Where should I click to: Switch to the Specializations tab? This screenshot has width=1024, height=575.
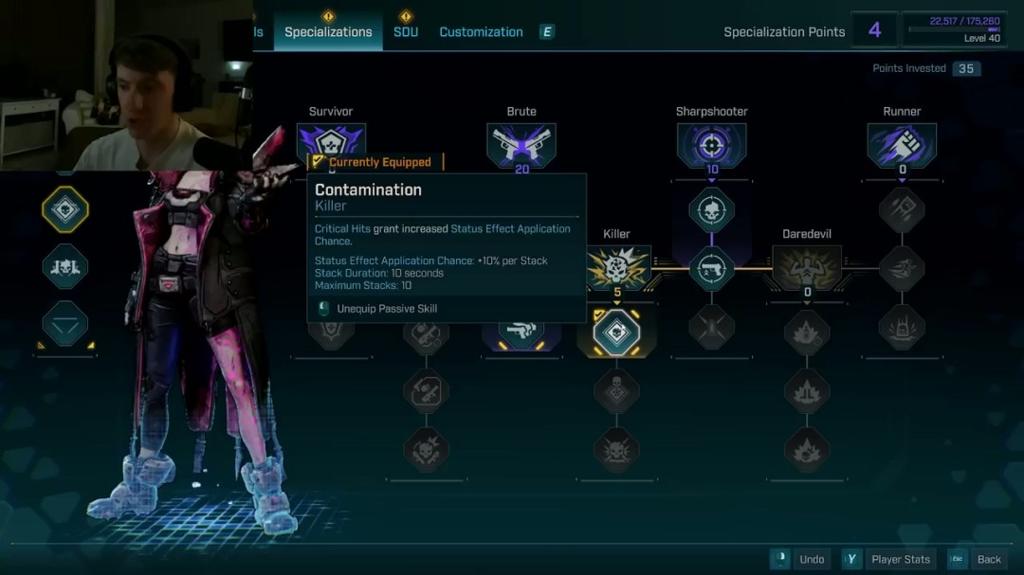click(328, 32)
